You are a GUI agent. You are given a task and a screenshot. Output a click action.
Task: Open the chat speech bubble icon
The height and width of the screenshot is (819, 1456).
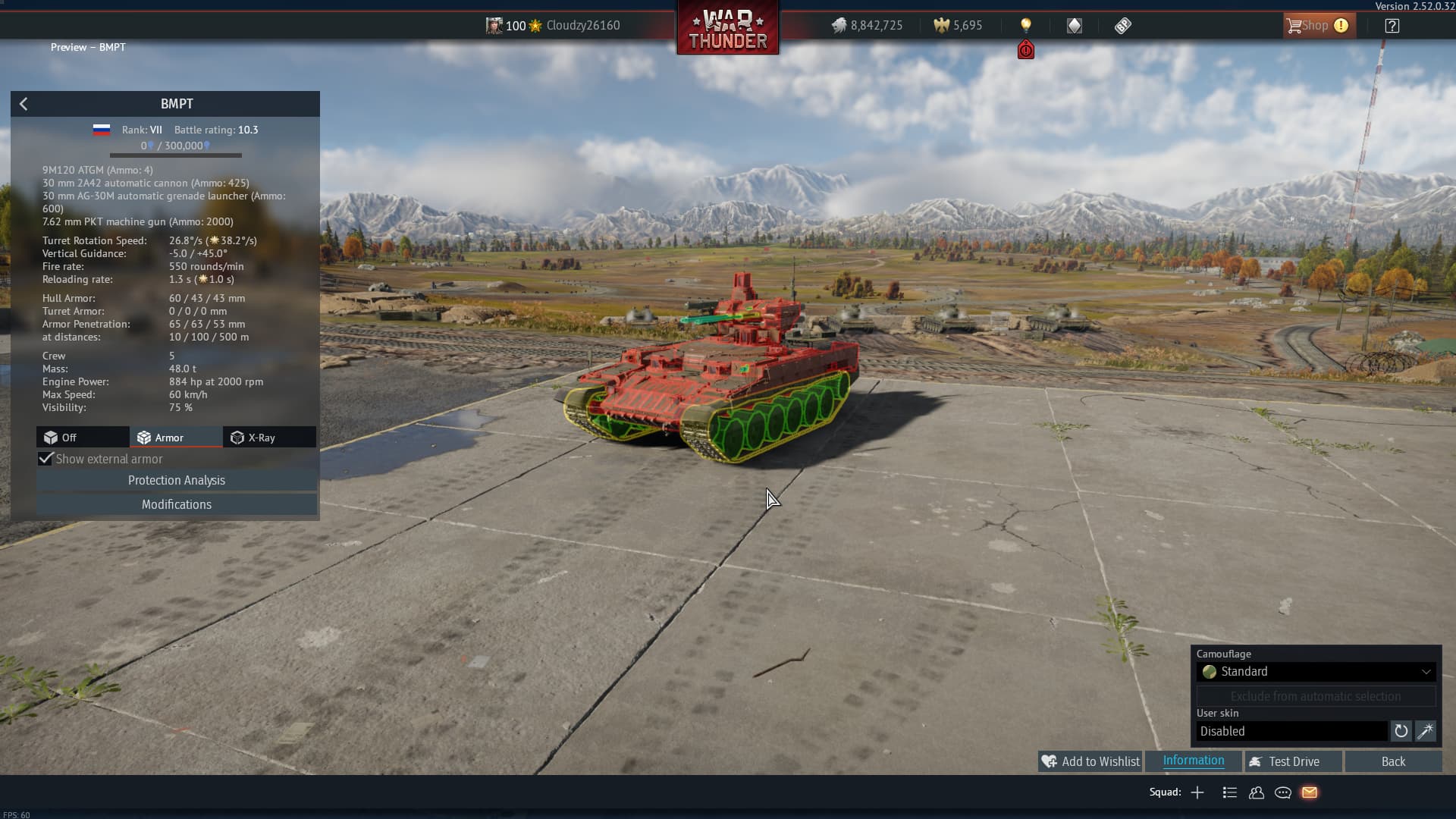tap(1283, 792)
